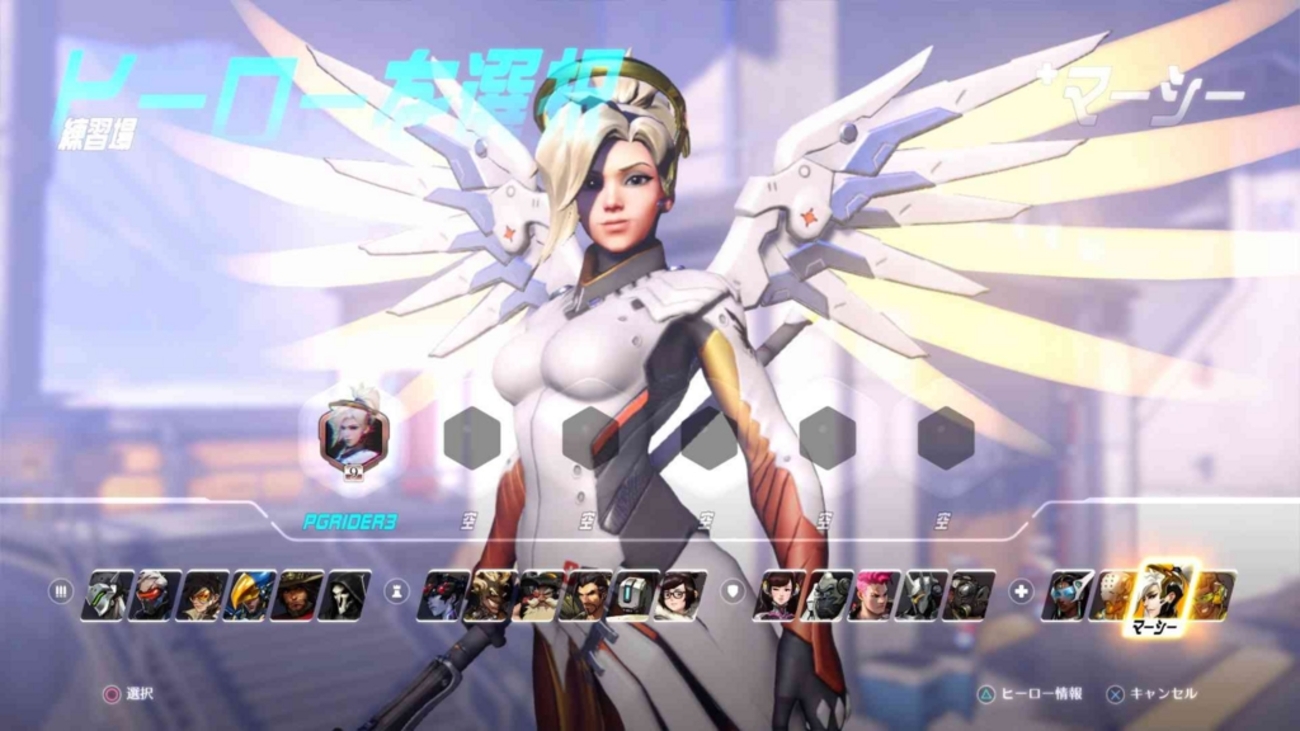
Task: Select Hanzo in the hero roster
Action: tap(586, 595)
